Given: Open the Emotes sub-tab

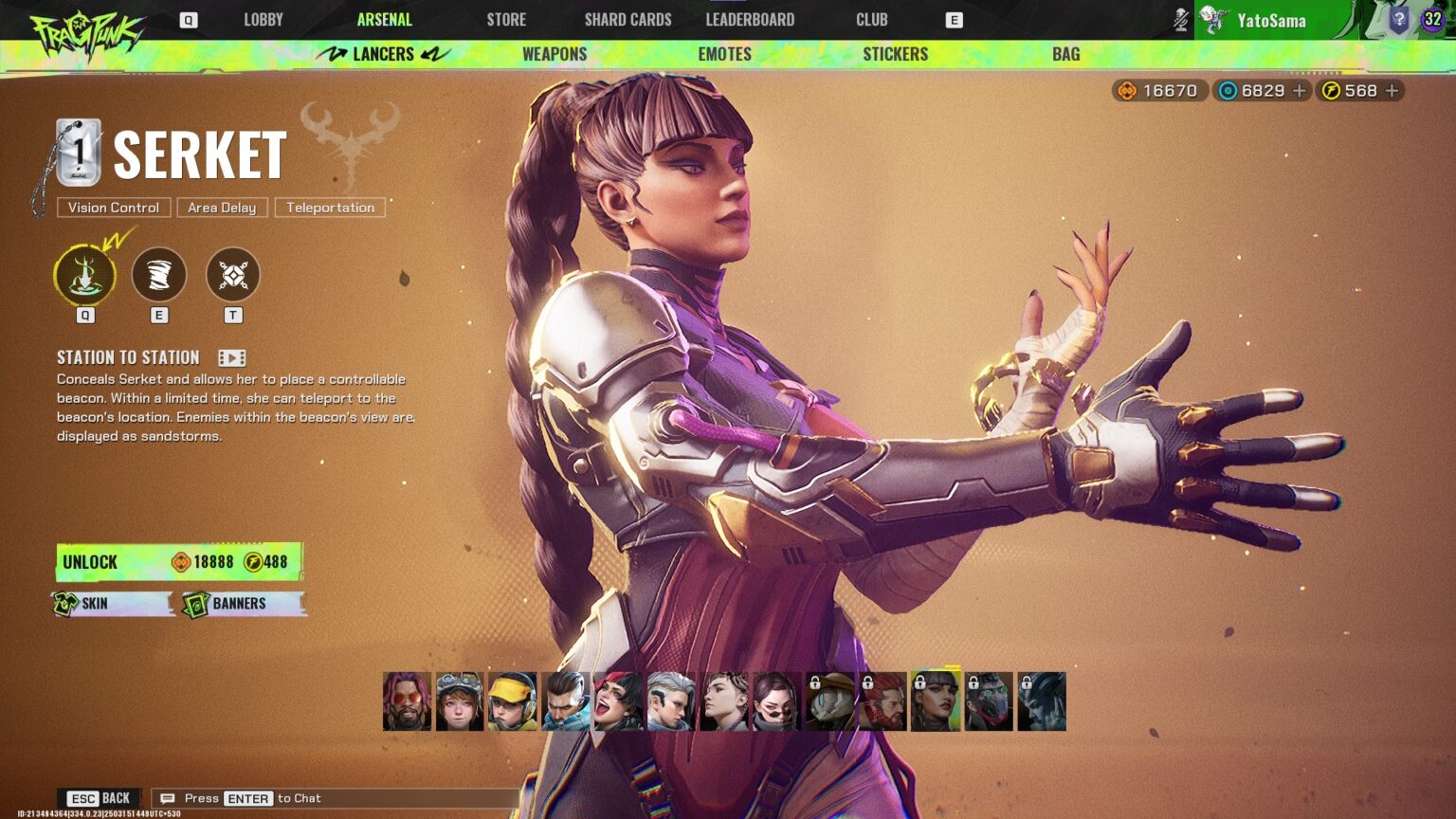Looking at the screenshot, I should [x=724, y=54].
